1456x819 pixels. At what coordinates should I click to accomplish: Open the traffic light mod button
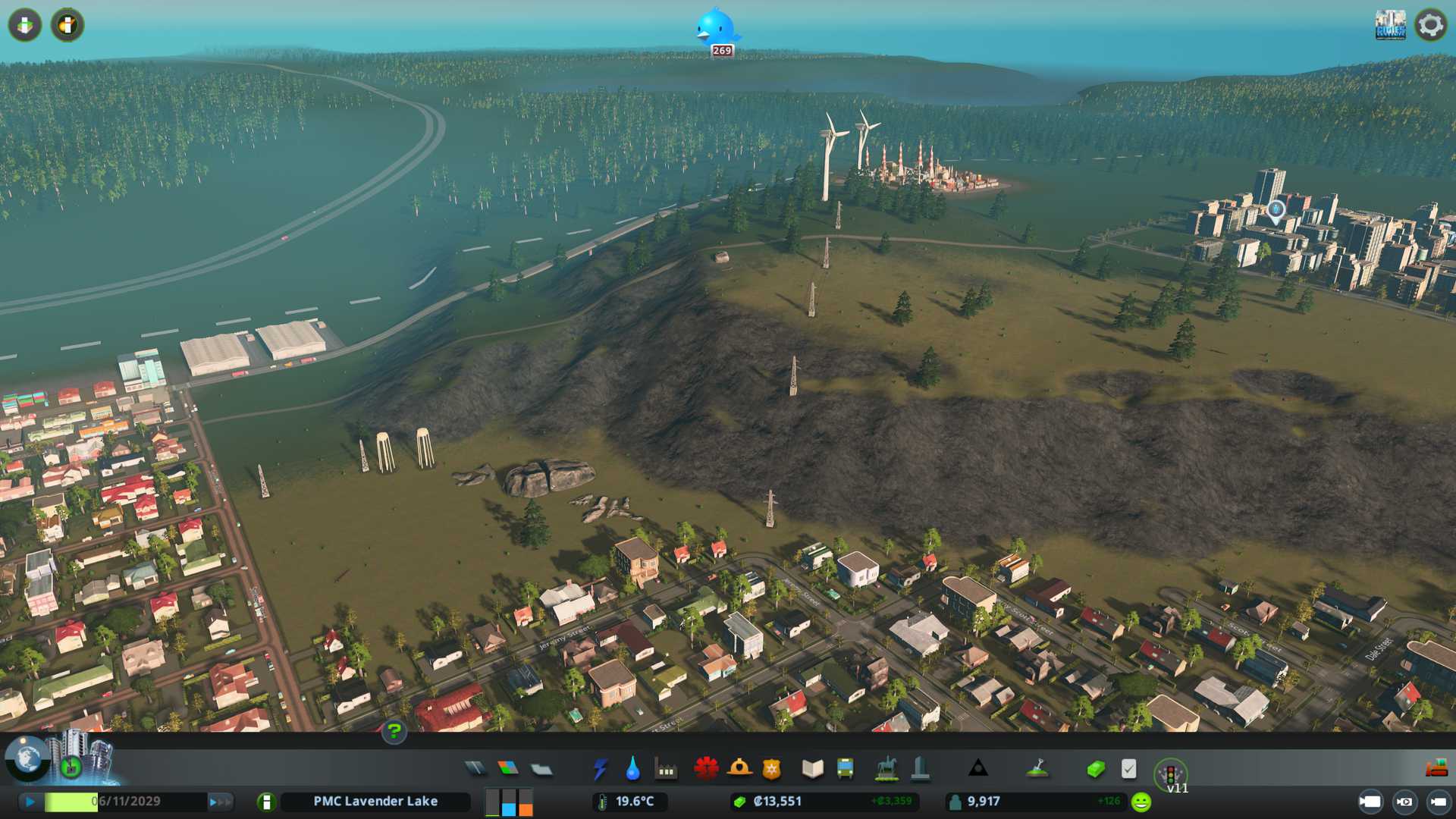(x=1170, y=773)
